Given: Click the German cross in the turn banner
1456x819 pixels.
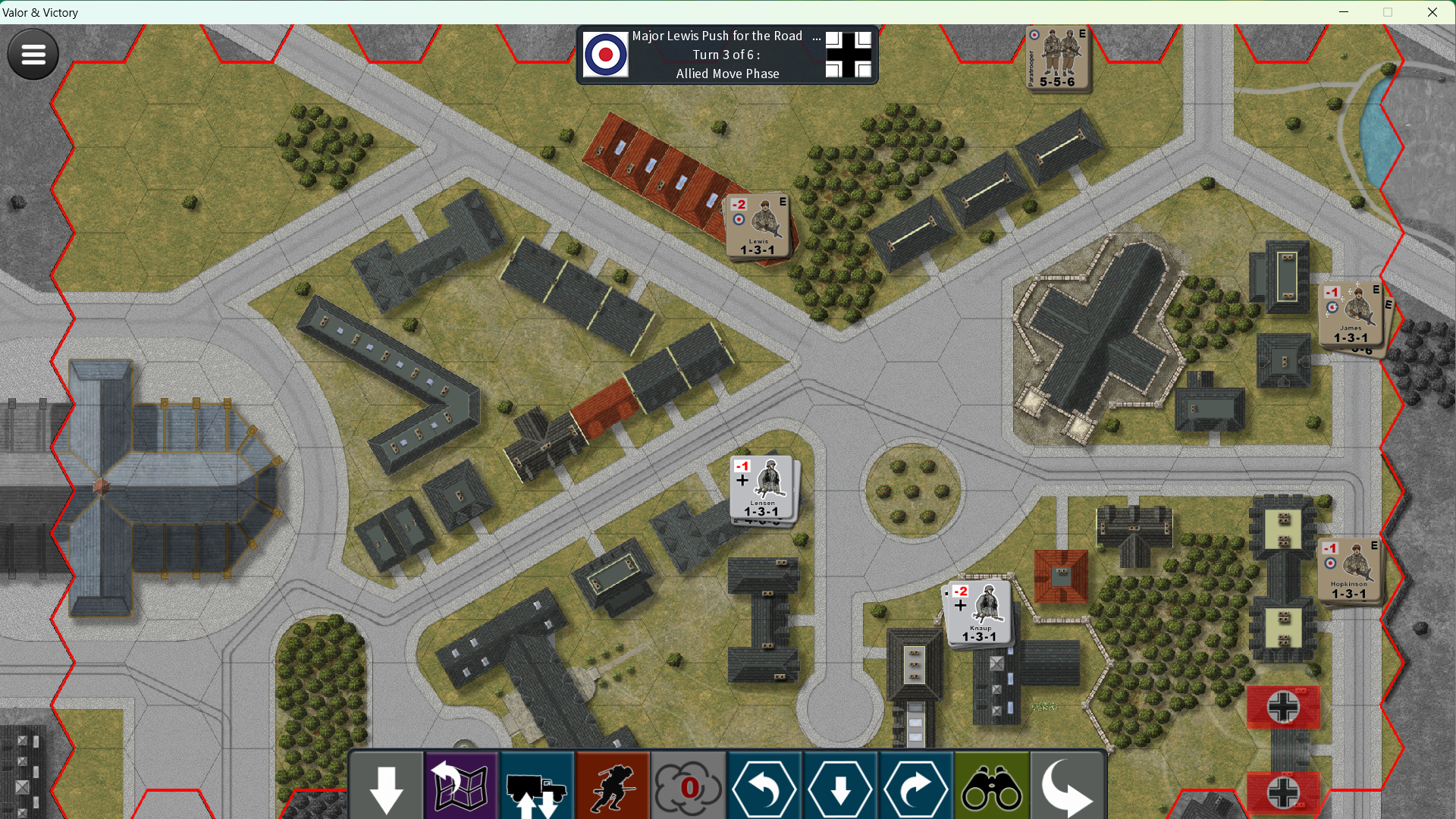Looking at the screenshot, I should pyautogui.click(x=849, y=55).
